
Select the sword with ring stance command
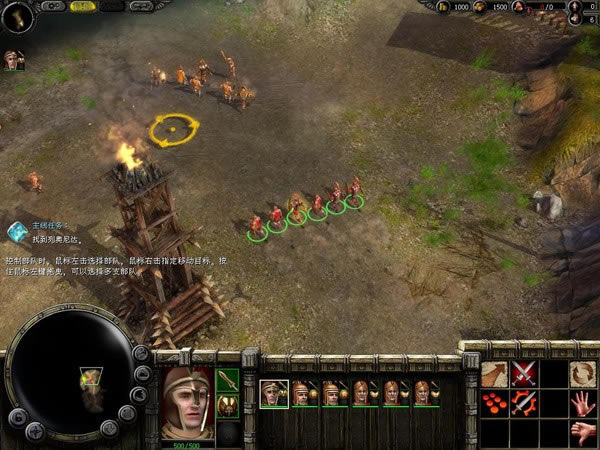(525, 404)
